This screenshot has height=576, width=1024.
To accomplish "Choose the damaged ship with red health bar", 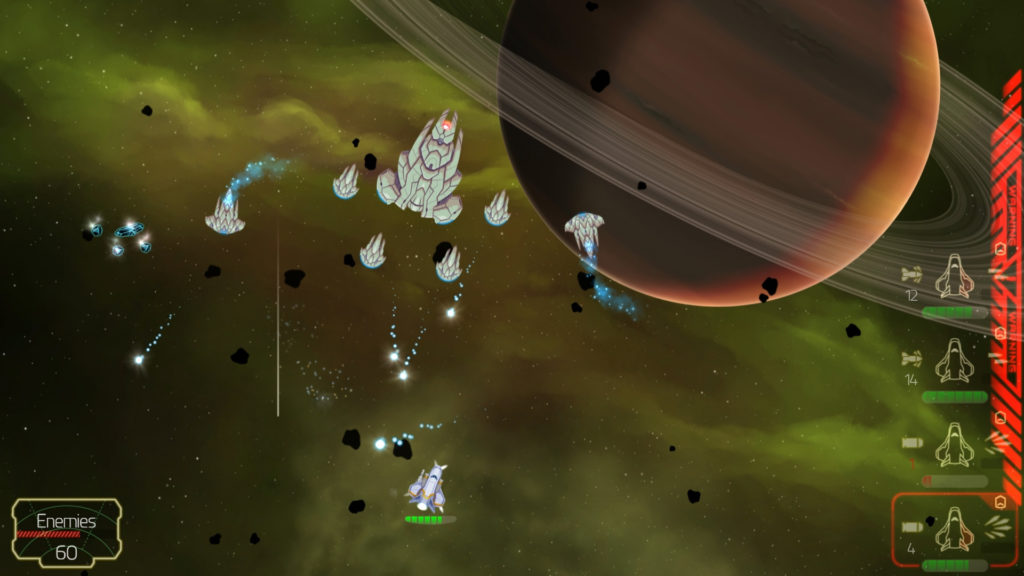I will point(953,445).
